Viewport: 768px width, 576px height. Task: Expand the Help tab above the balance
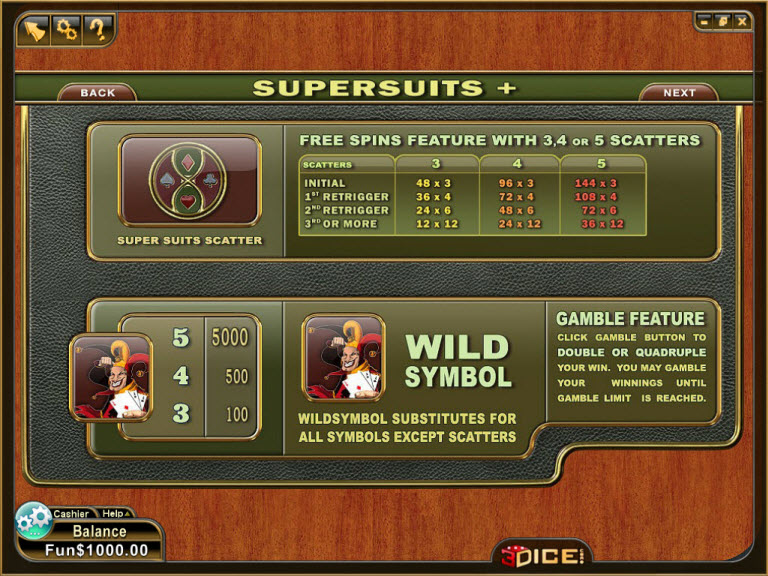pos(114,514)
